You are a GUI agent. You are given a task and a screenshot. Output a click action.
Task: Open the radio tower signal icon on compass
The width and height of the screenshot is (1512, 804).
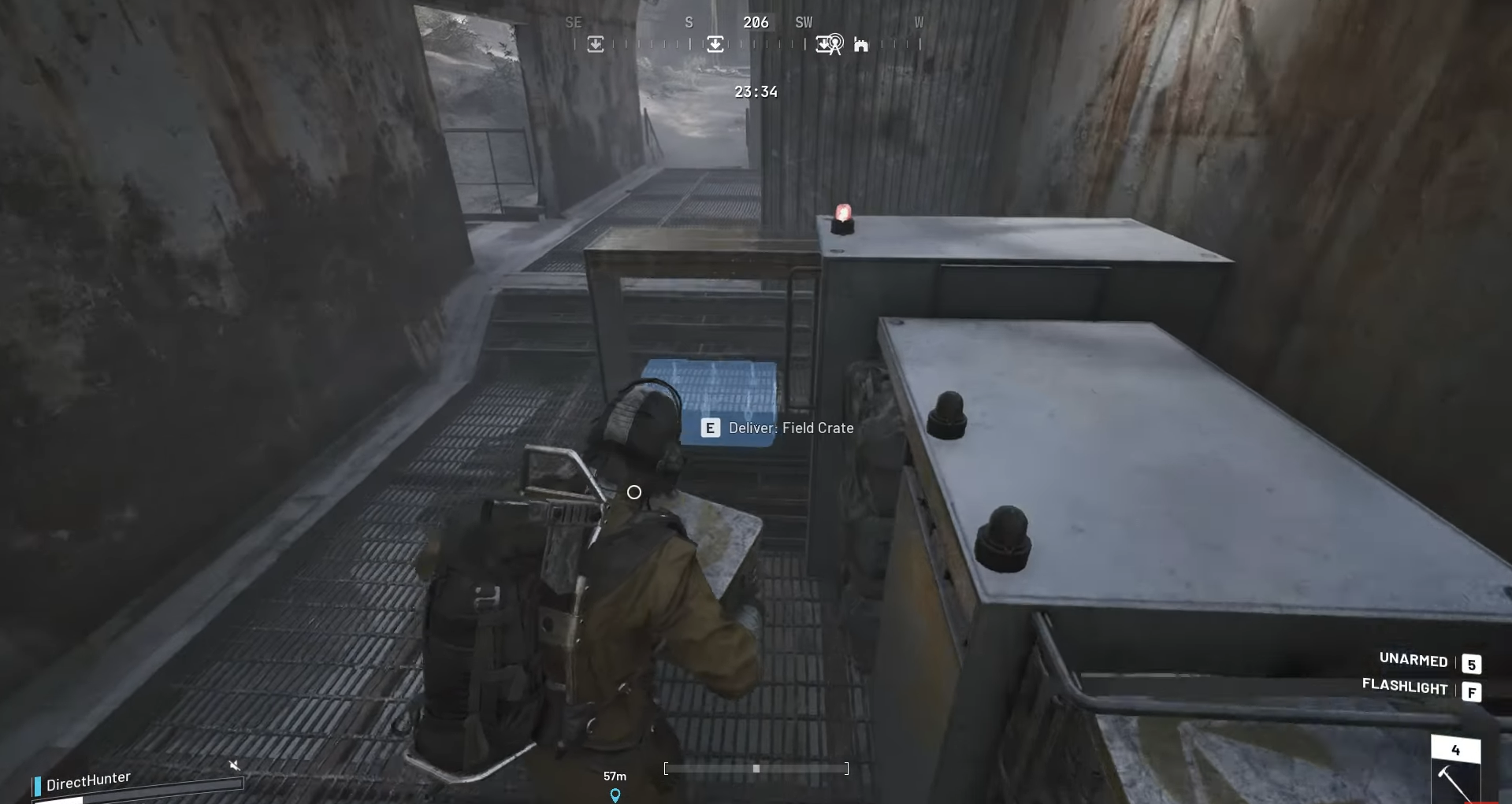click(x=835, y=43)
